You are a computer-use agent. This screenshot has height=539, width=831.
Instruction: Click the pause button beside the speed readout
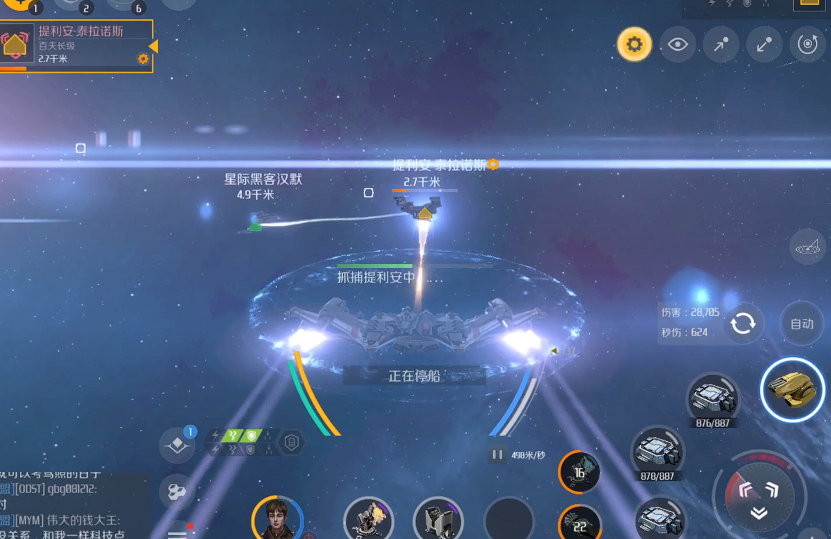[497, 455]
